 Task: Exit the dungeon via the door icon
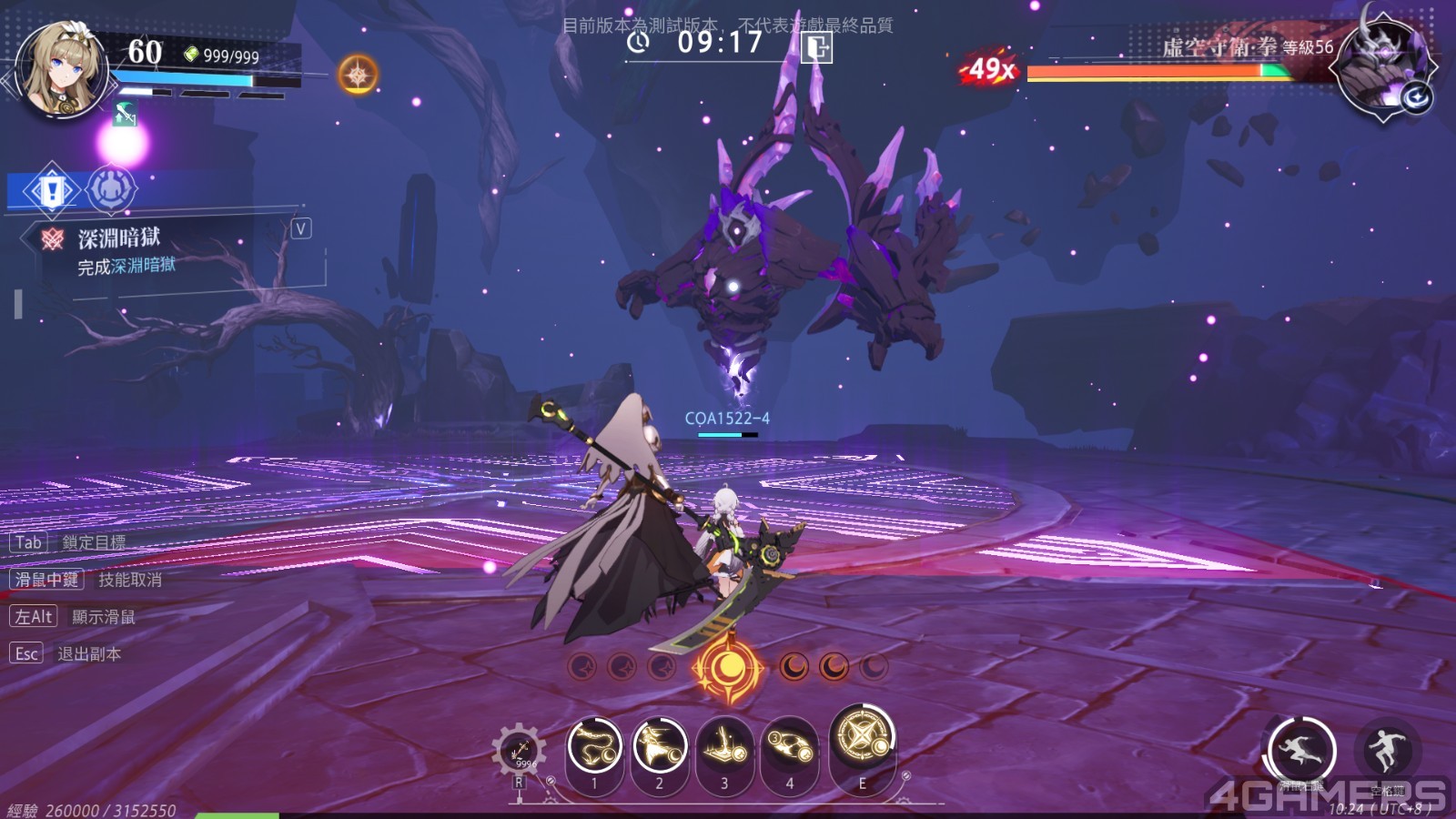pos(816,46)
